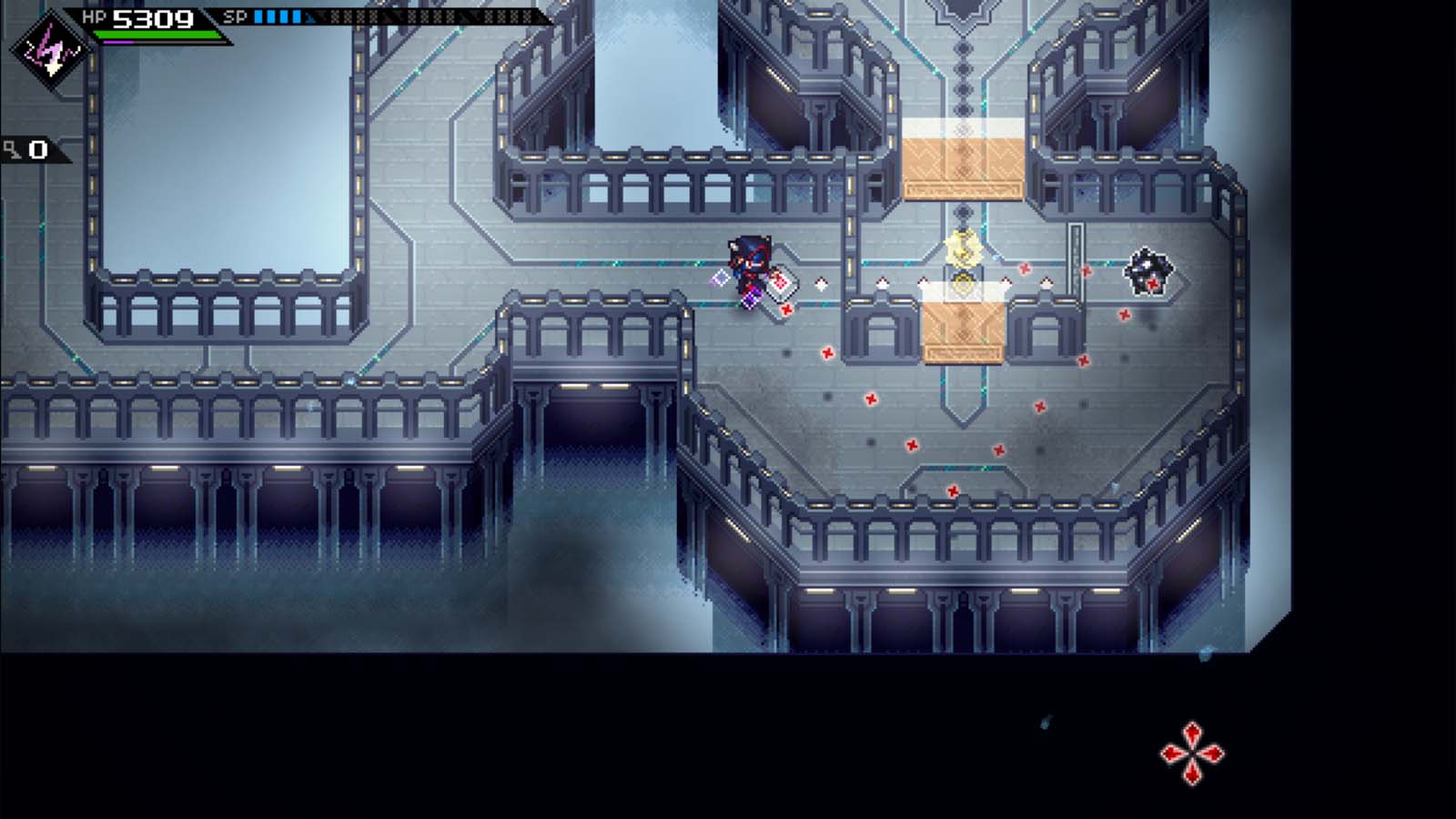Toggle the last filled SP segment
This screenshot has width=1456, height=819.
coord(296,16)
